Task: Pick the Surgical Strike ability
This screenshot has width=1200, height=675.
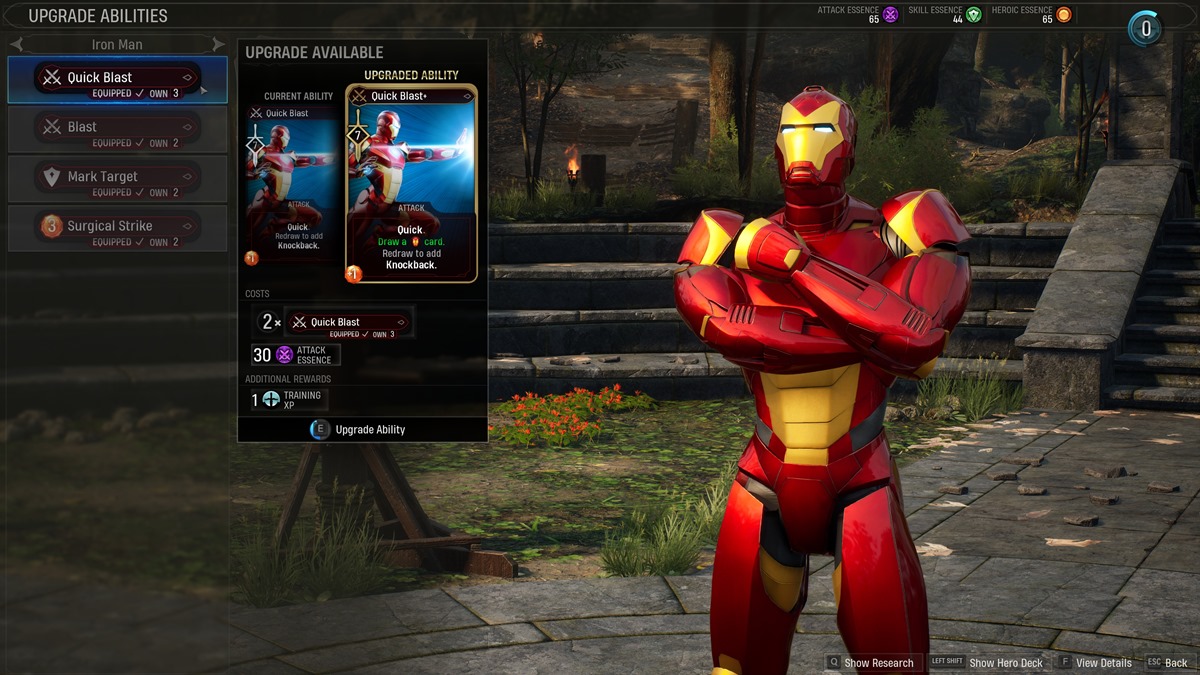Action: (x=117, y=227)
